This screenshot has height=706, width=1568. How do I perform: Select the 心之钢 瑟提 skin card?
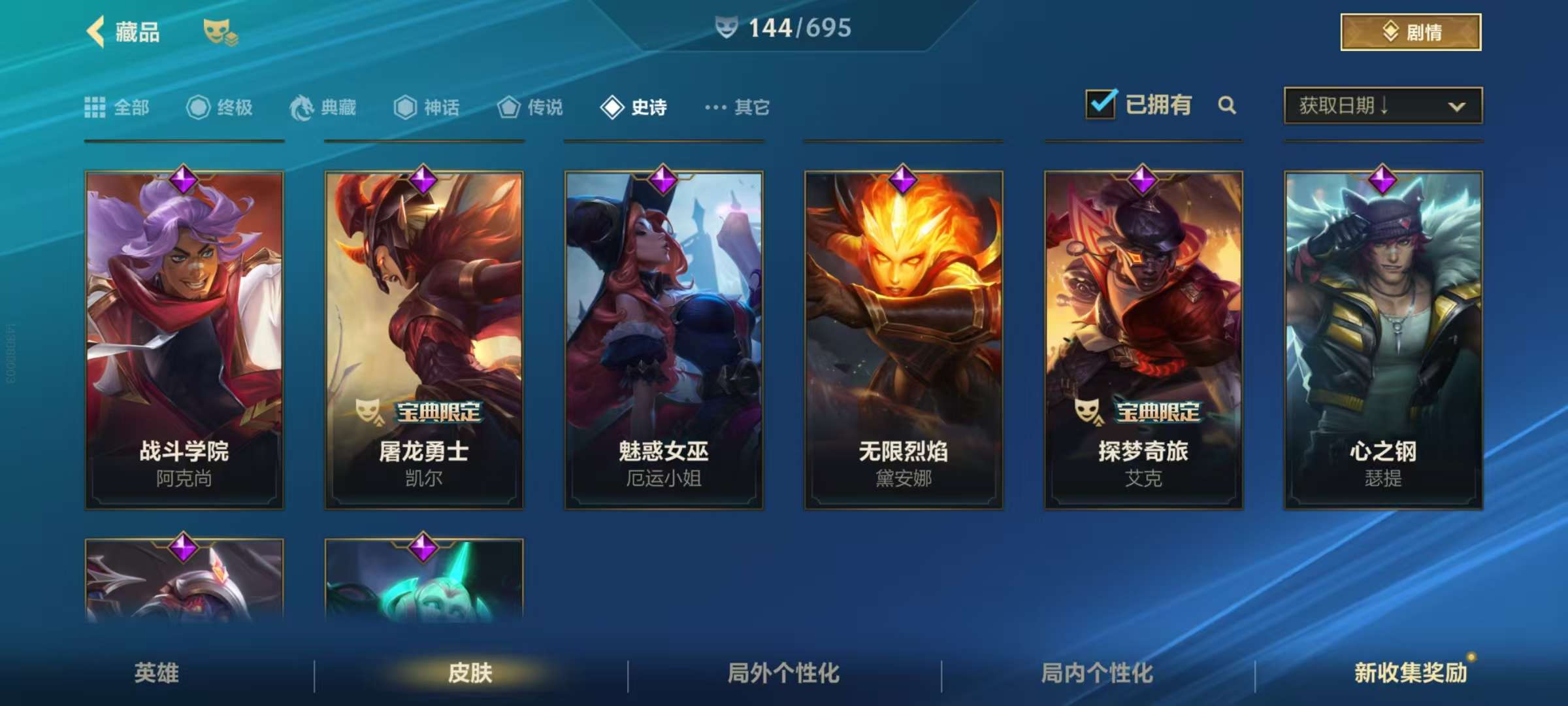1383,340
